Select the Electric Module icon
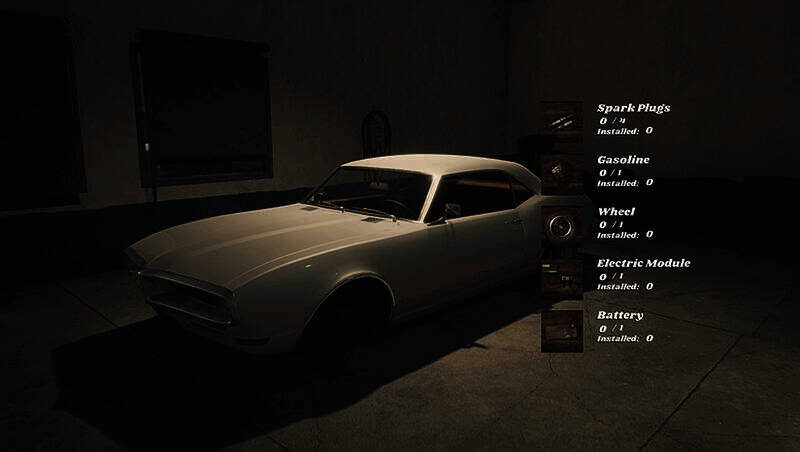 pyautogui.click(x=561, y=275)
